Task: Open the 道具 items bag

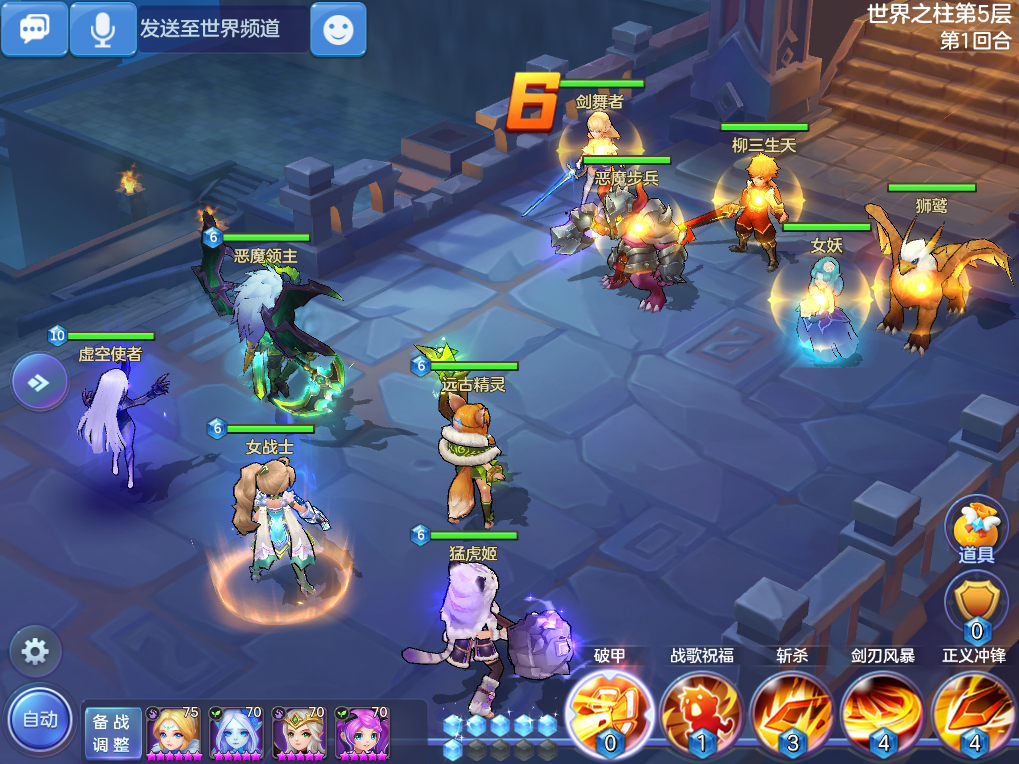Action: point(976,531)
